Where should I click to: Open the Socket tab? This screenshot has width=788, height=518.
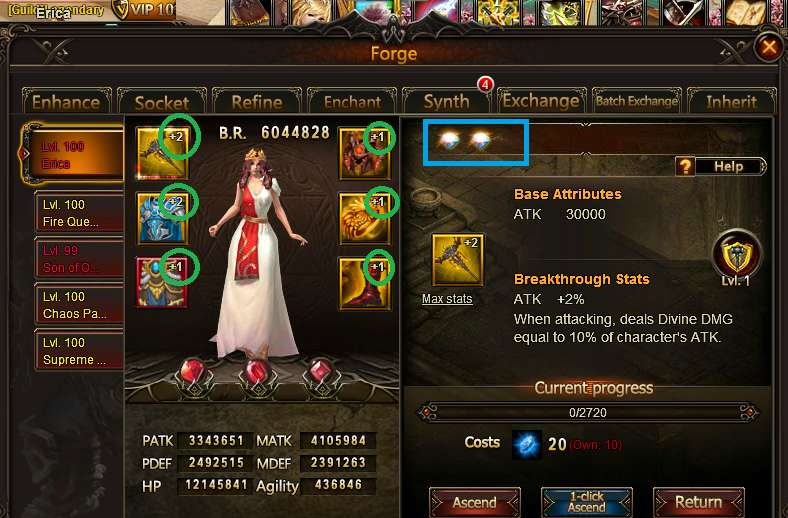[x=162, y=101]
